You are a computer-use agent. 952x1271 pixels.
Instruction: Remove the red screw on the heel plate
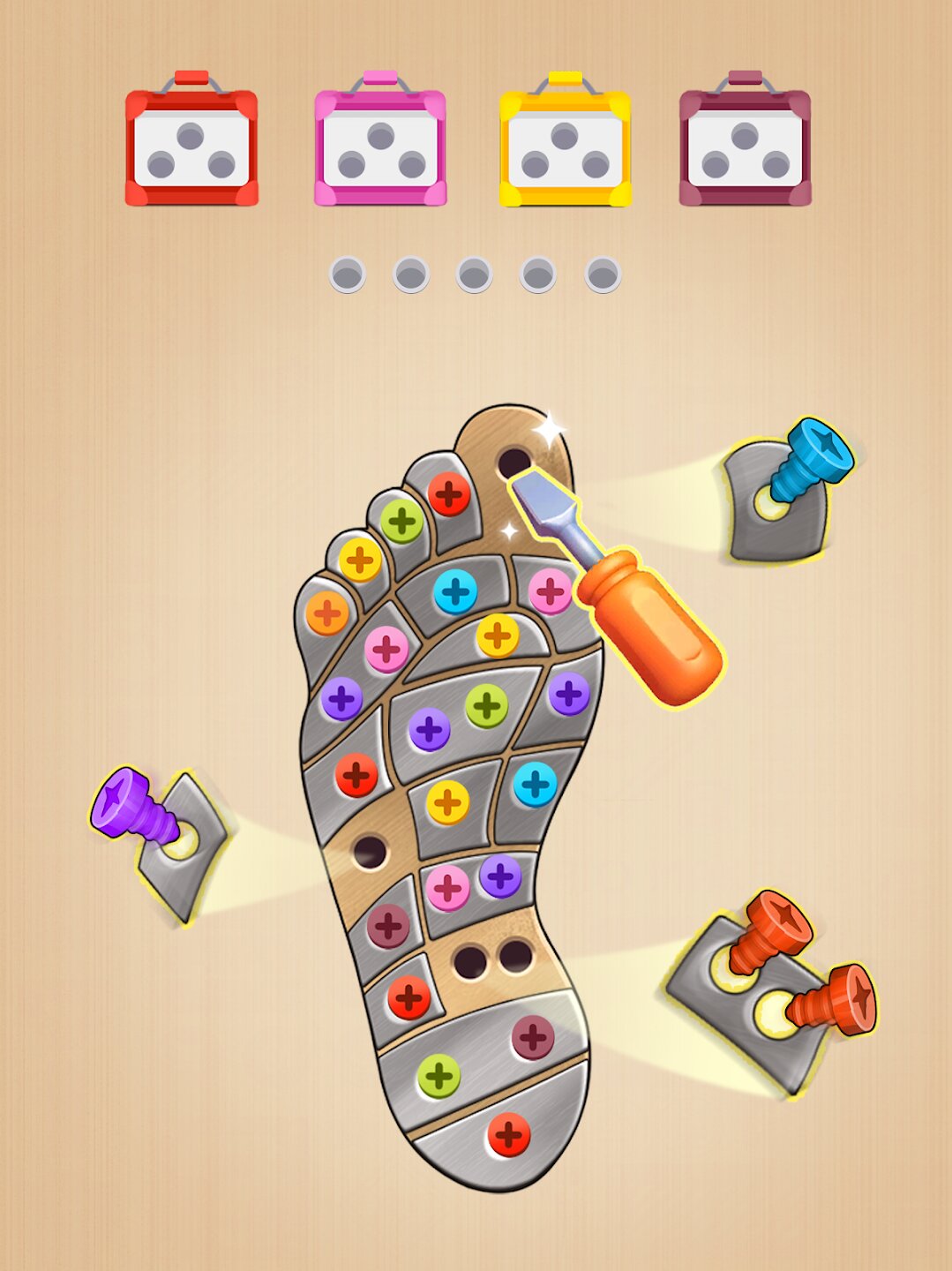pyautogui.click(x=509, y=1133)
